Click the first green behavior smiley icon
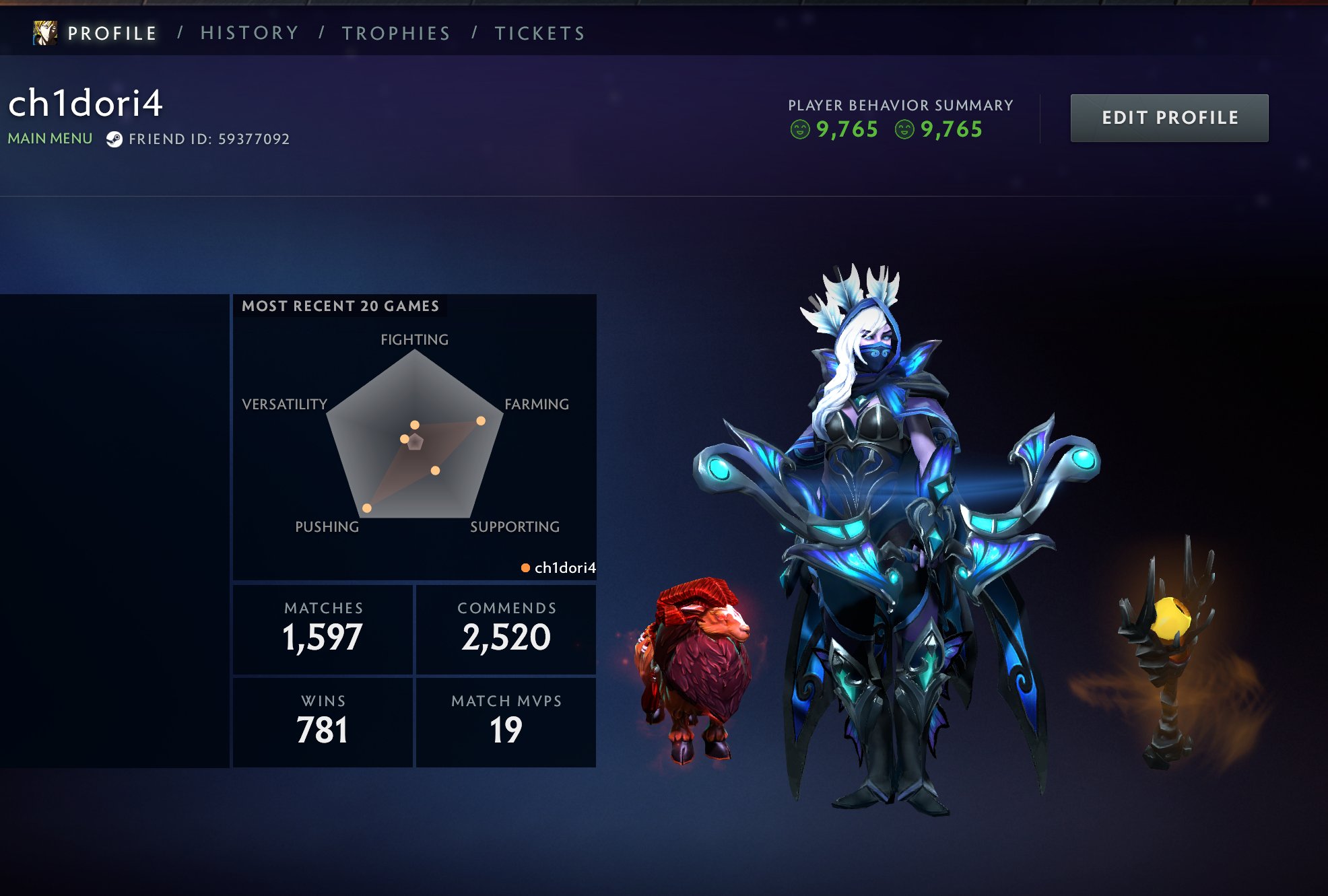This screenshot has width=1328, height=896. tap(799, 129)
